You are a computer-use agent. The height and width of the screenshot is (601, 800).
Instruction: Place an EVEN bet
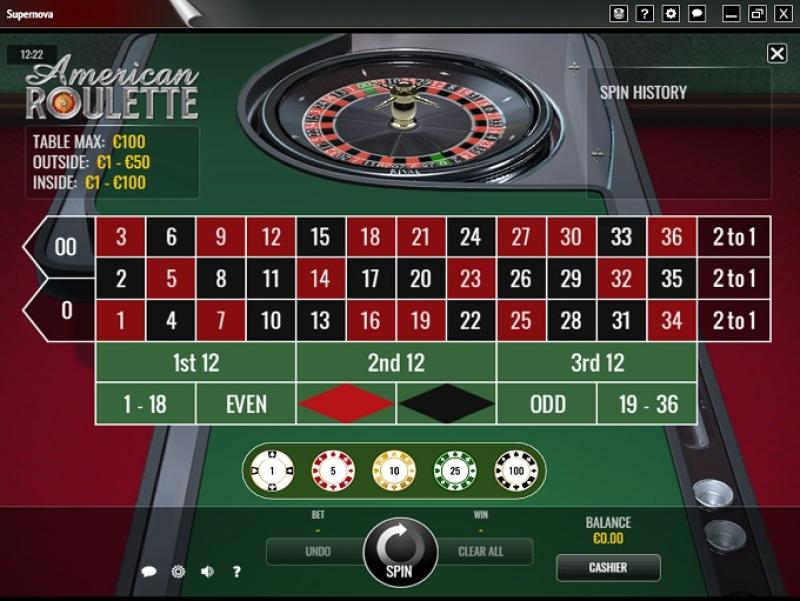[246, 404]
